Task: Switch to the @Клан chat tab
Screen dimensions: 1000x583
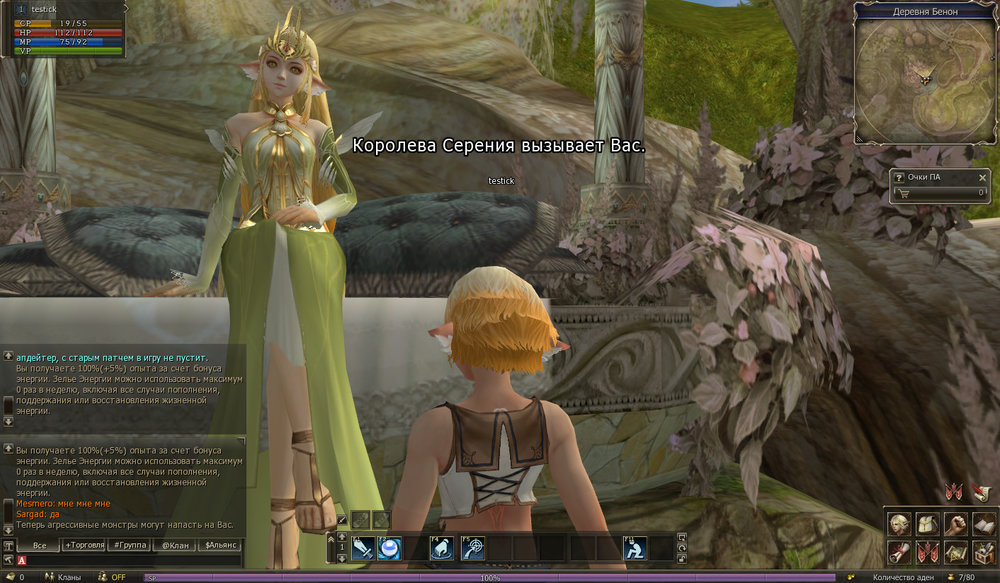Action: pos(175,546)
